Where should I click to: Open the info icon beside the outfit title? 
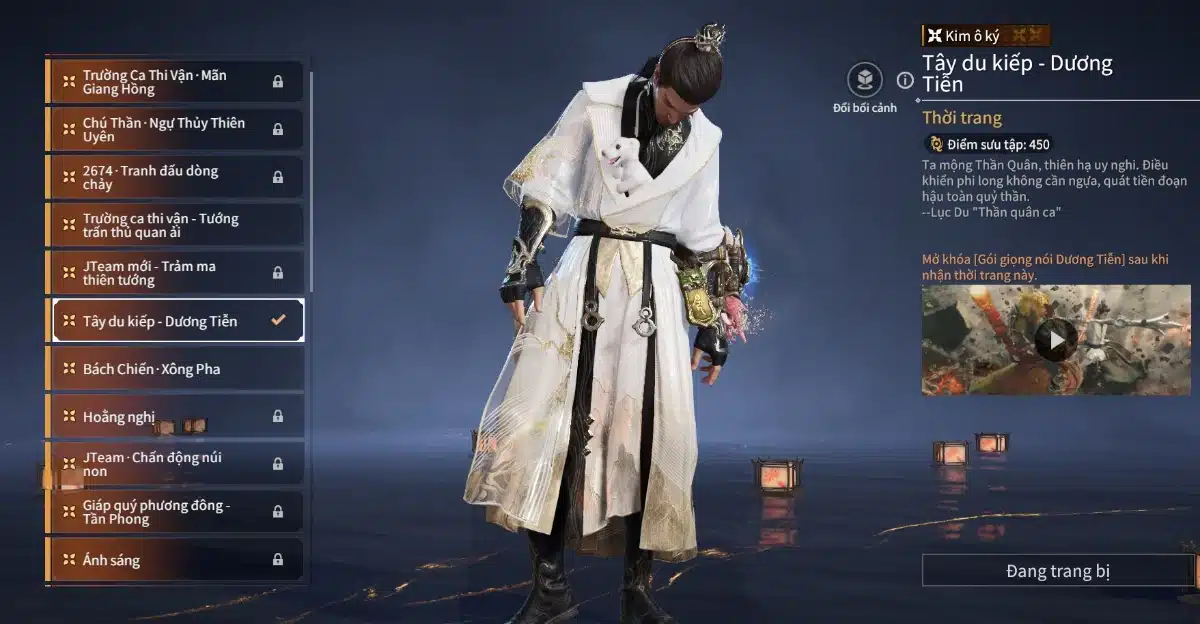tap(905, 80)
